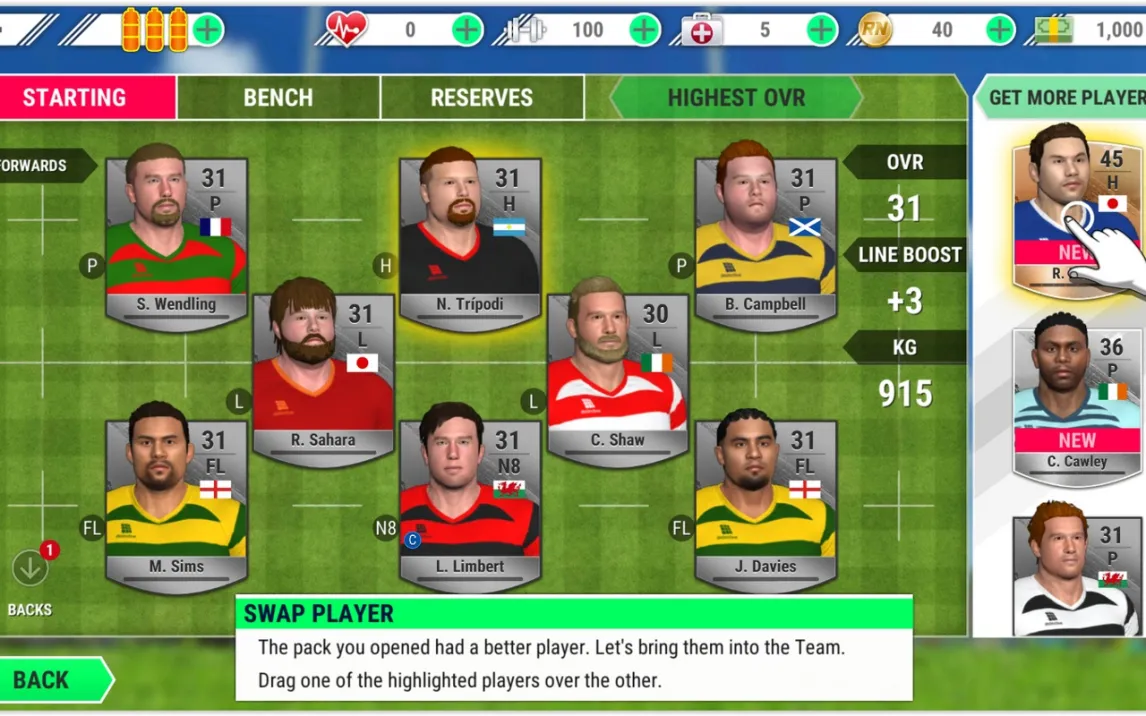
Task: Add health with the heart plus button
Action: [467, 30]
